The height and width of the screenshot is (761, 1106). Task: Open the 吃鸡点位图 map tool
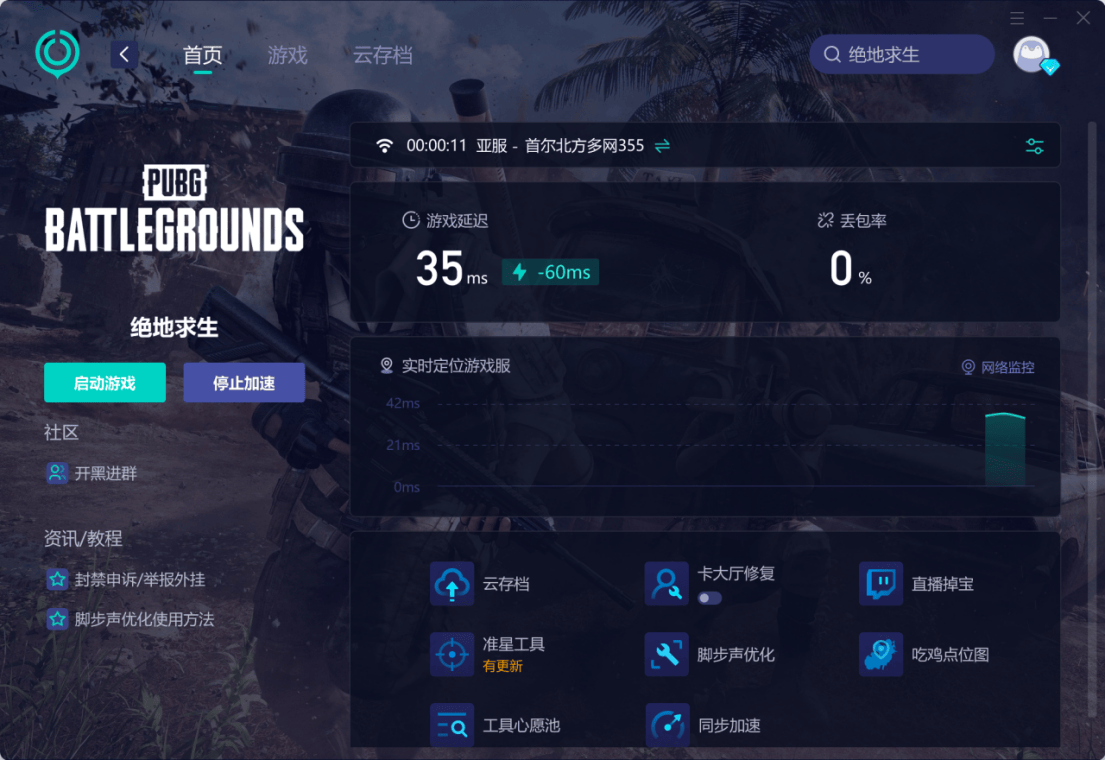881,655
